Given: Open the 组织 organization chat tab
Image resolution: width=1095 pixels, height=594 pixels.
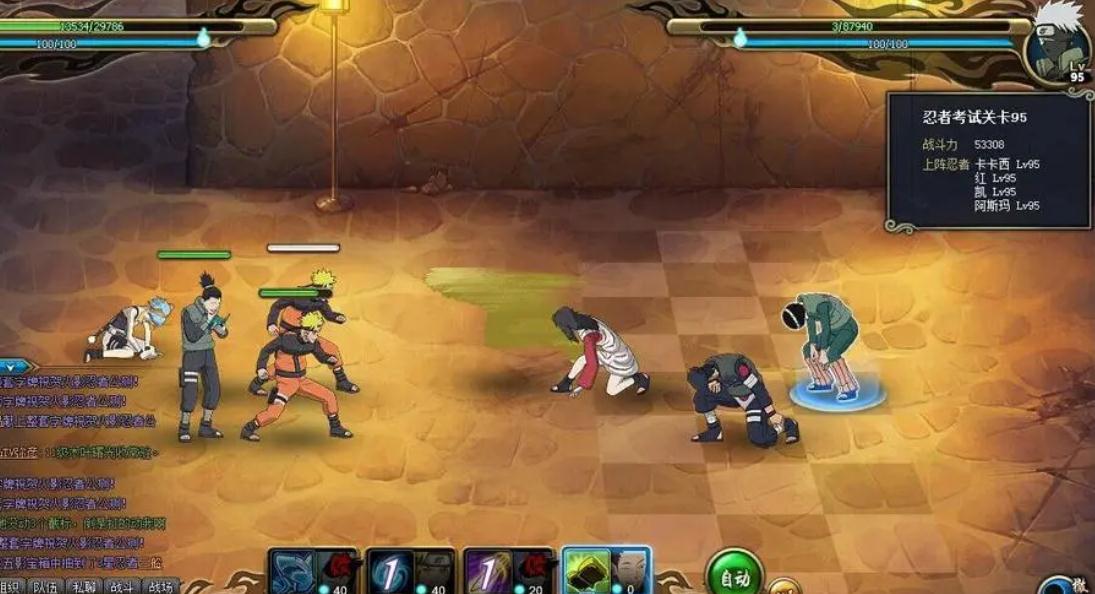Looking at the screenshot, I should point(12,587).
